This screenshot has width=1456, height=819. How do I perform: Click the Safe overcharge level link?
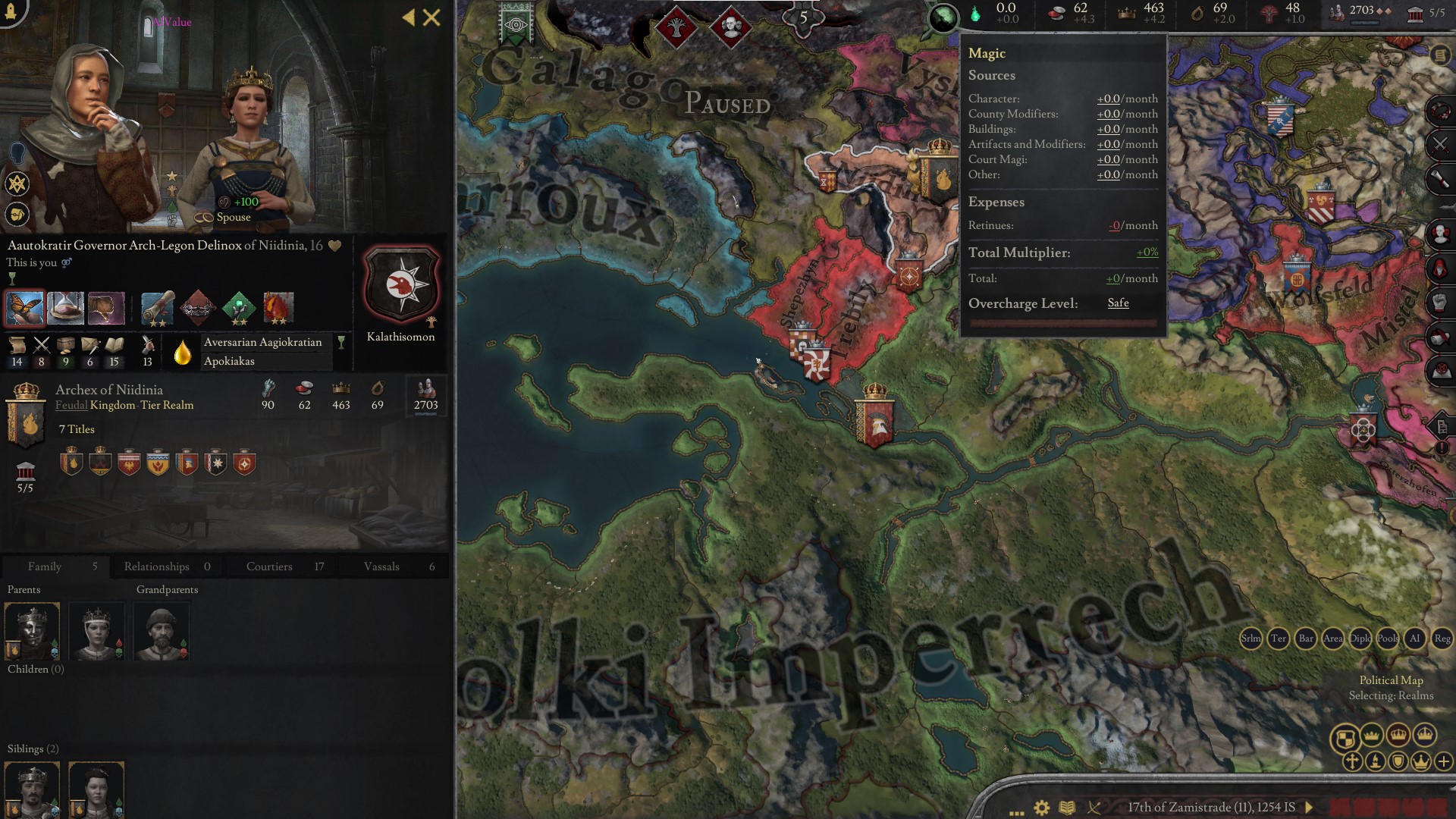tap(1118, 303)
